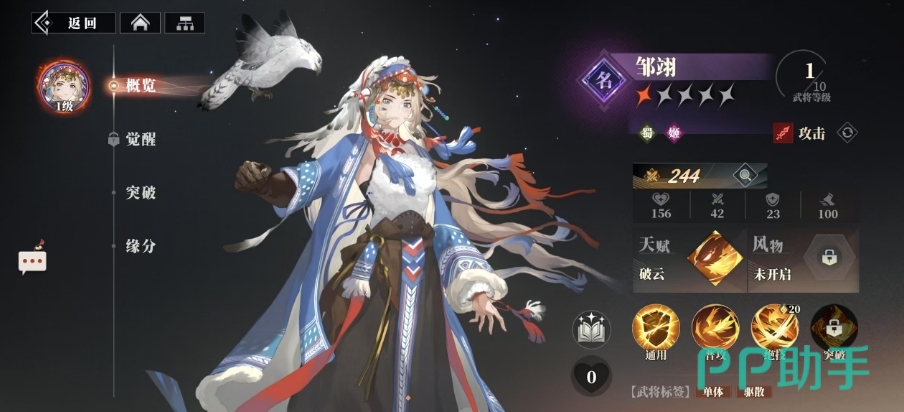This screenshot has height=412, width=904.
Task: Open the hierarchy menu icon in top bar
Action: click(184, 22)
